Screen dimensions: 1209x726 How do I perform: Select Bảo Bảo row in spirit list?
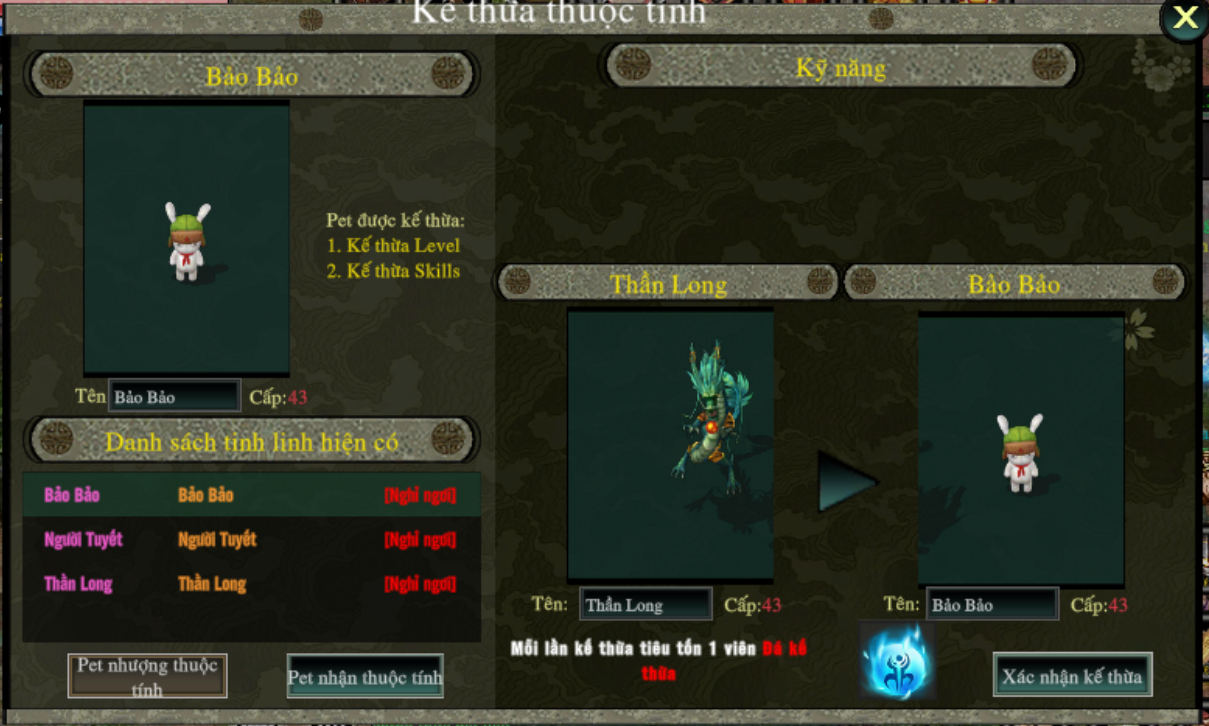(x=251, y=496)
